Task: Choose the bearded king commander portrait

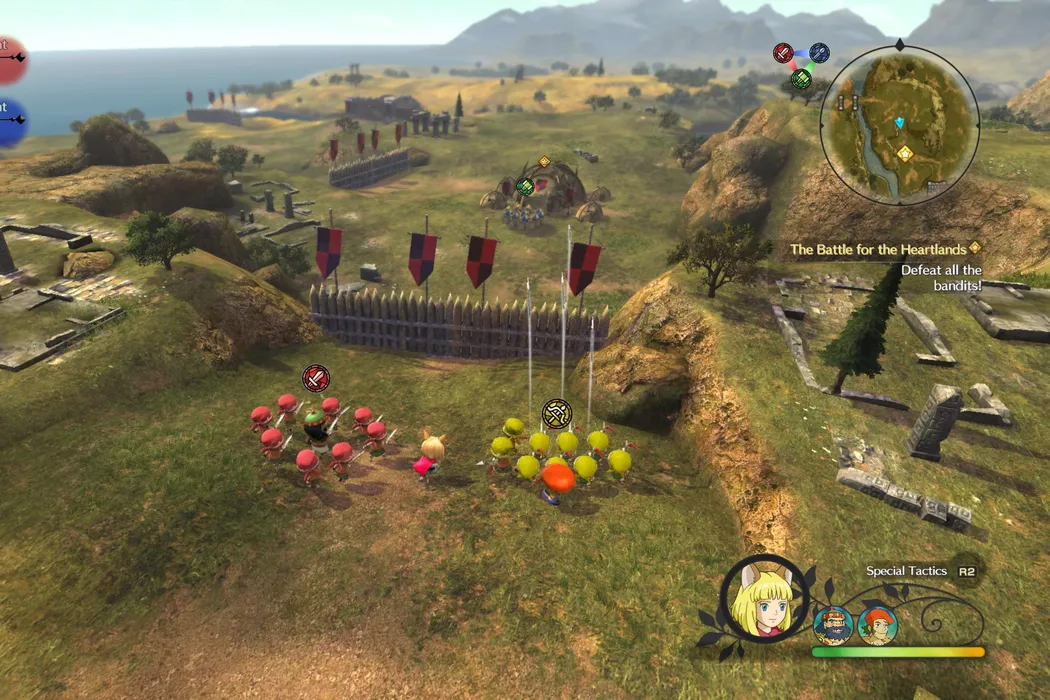Action: pos(832,625)
